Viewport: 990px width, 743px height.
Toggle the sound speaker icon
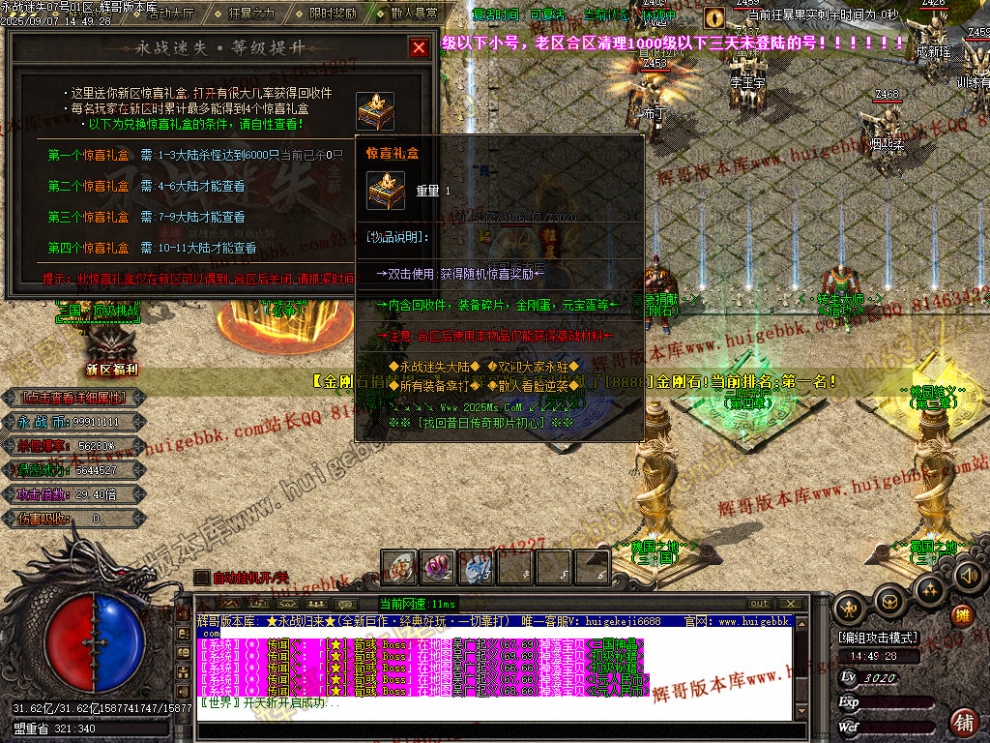point(967,575)
